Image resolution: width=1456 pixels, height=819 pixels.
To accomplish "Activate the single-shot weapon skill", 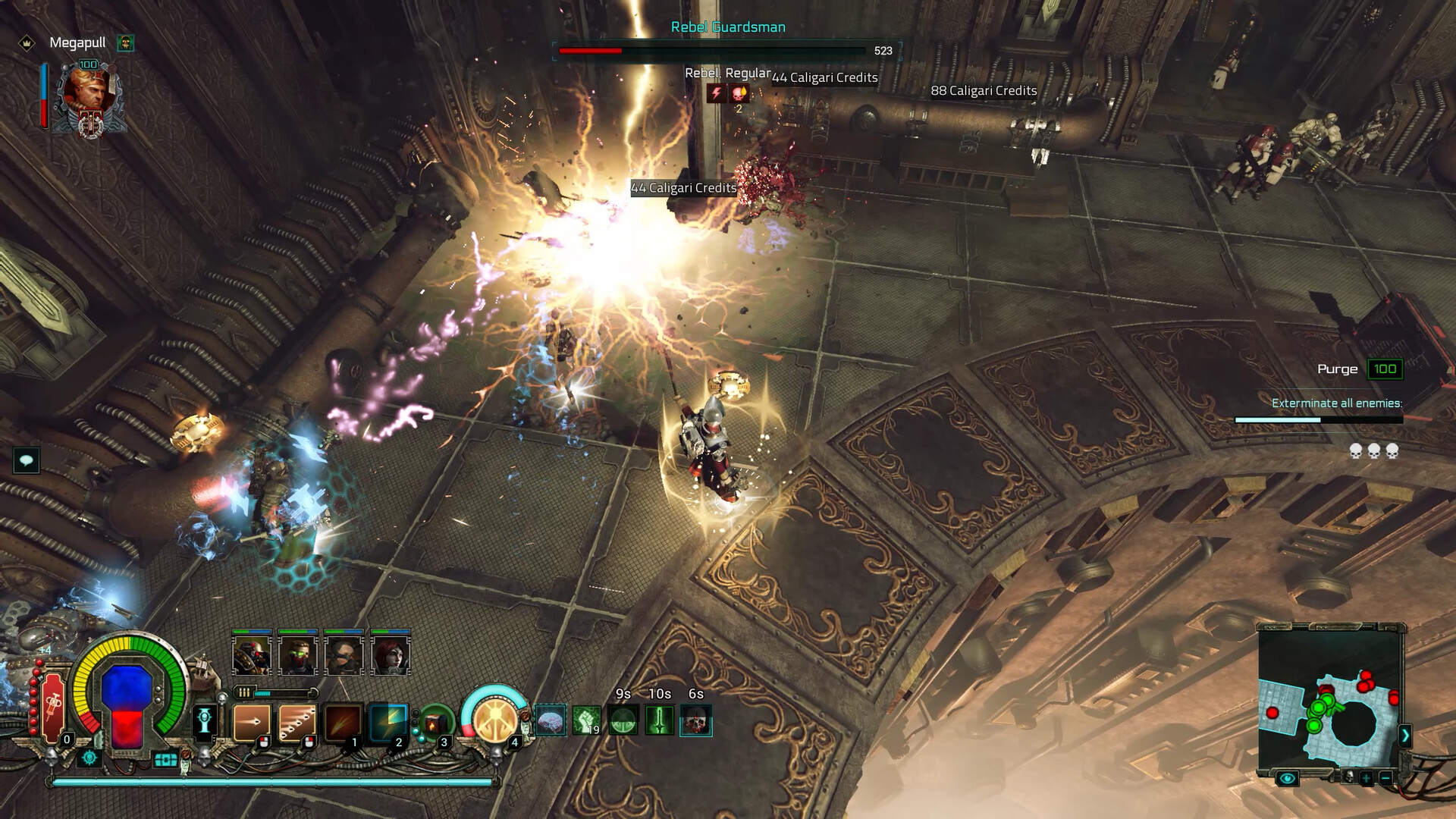I will pyautogui.click(x=252, y=722).
